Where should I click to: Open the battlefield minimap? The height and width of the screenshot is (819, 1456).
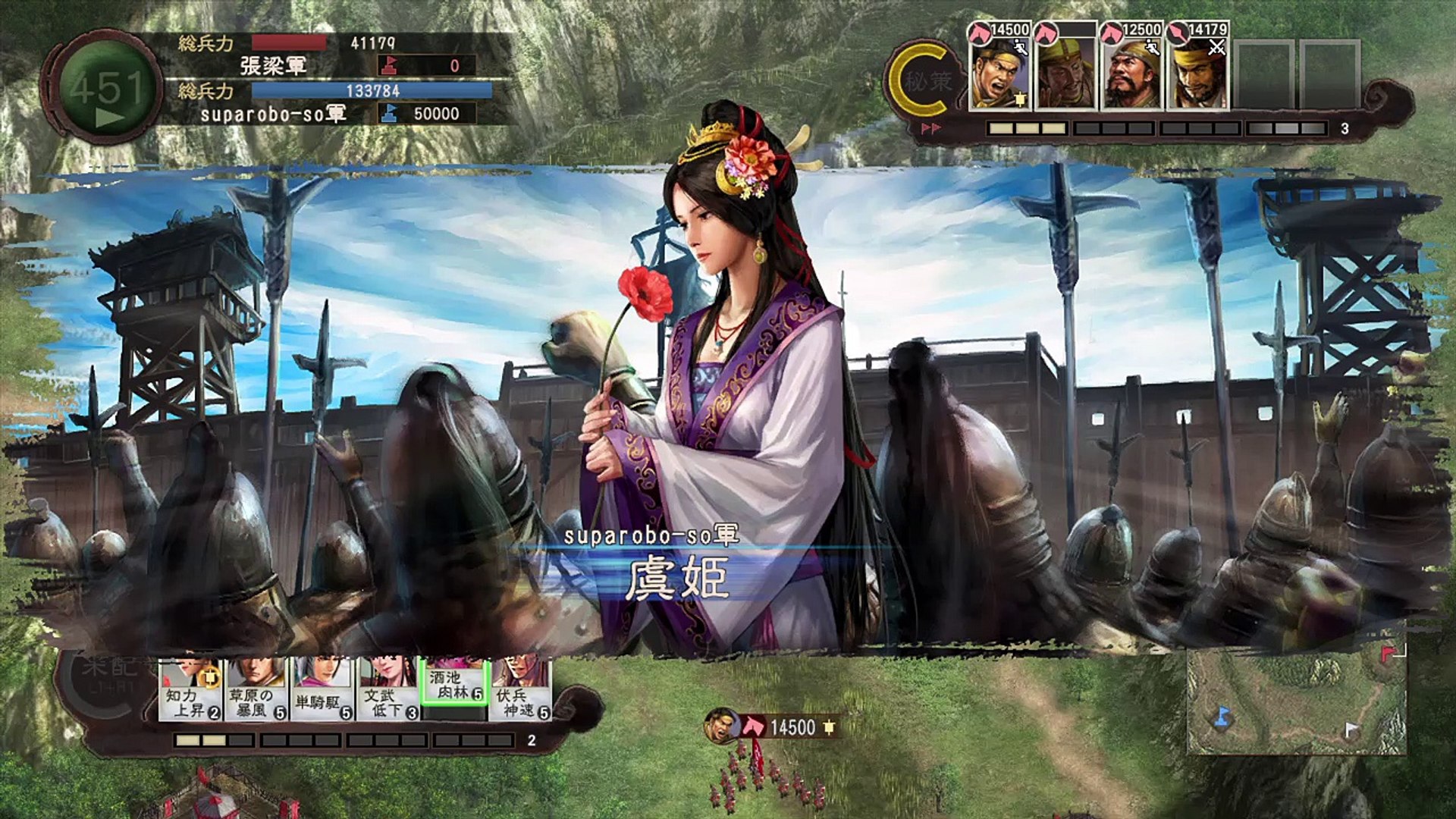1295,701
